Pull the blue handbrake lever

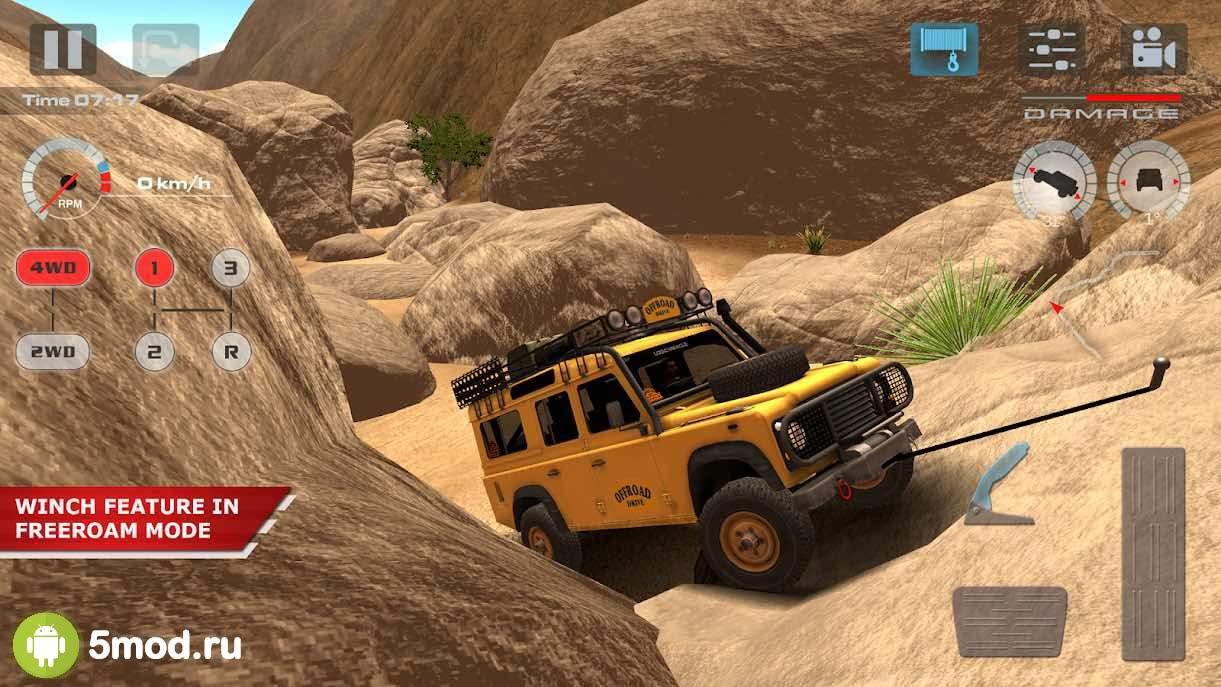coord(1000,486)
